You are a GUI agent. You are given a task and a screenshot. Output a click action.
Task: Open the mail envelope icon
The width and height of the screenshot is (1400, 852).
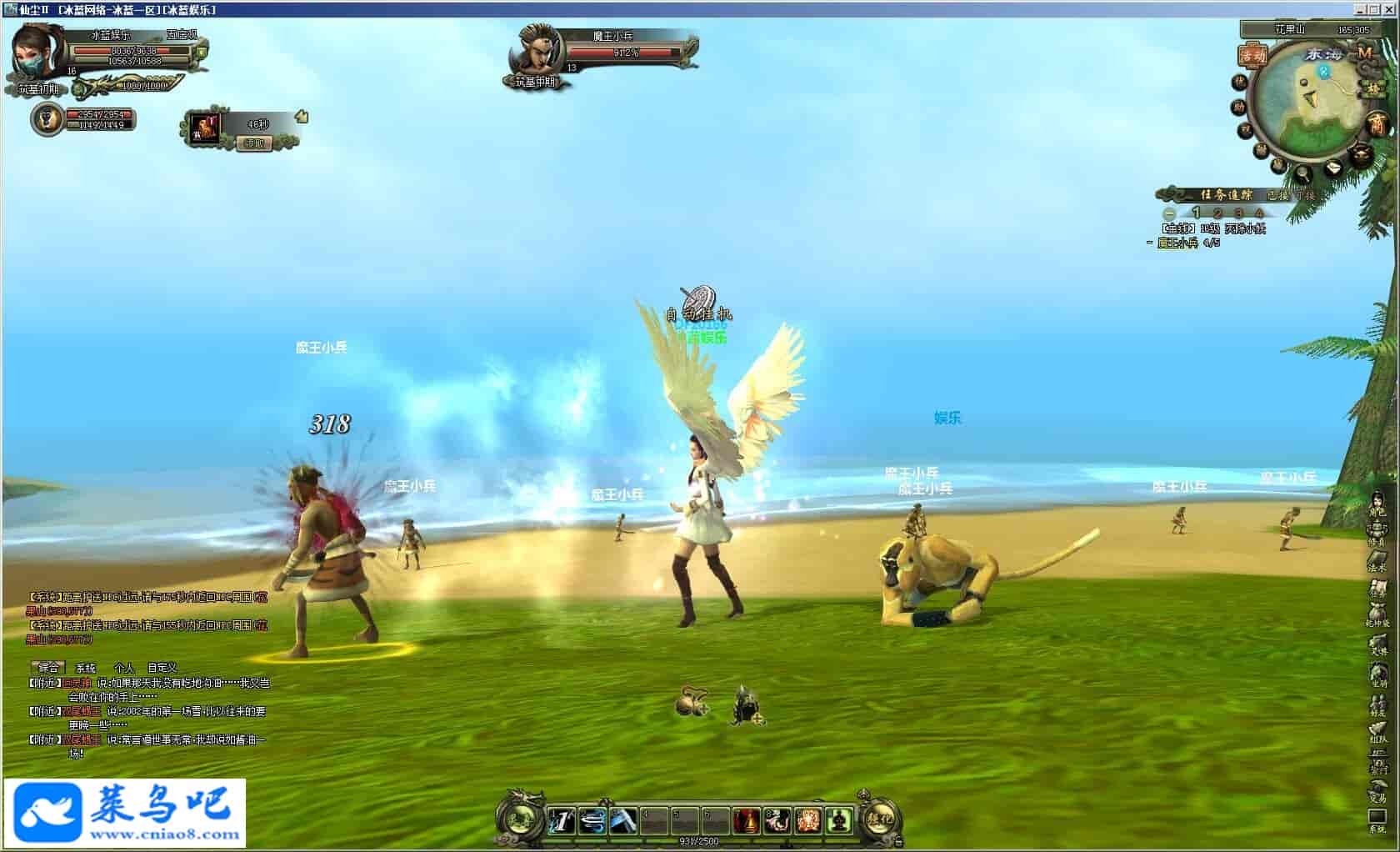click(1334, 166)
